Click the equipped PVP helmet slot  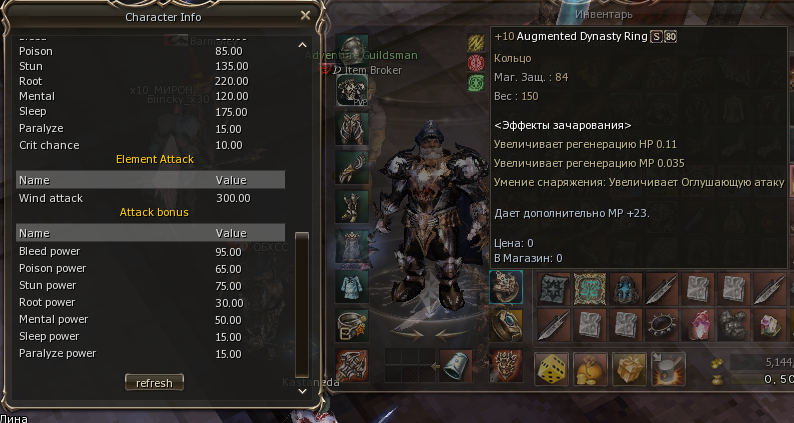click(352, 90)
